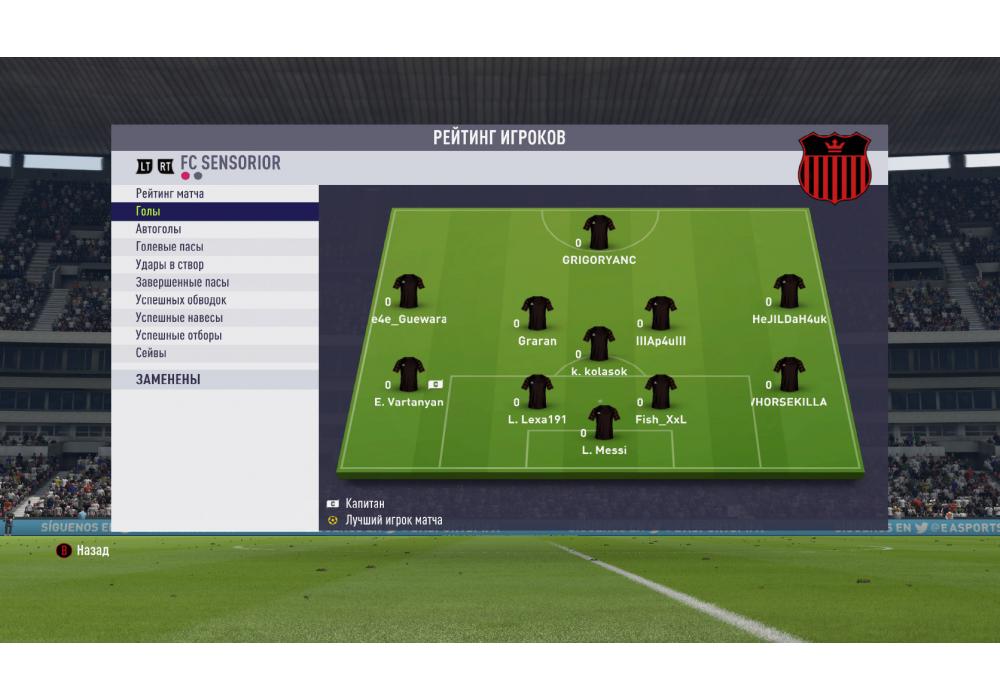Image resolution: width=1000 pixels, height=700 pixels.
Task: Click player k. kolasok in midfield
Action: (x=599, y=343)
